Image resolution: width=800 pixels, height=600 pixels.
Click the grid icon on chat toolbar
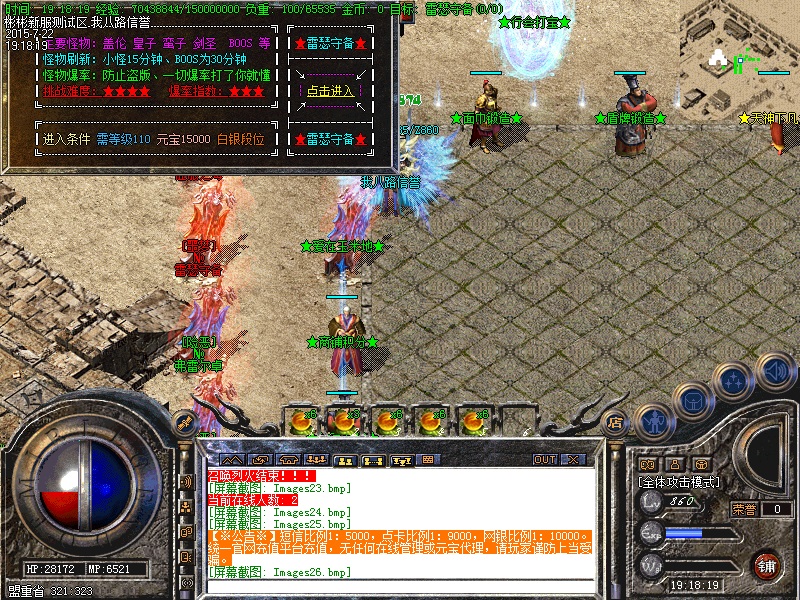tap(429, 460)
